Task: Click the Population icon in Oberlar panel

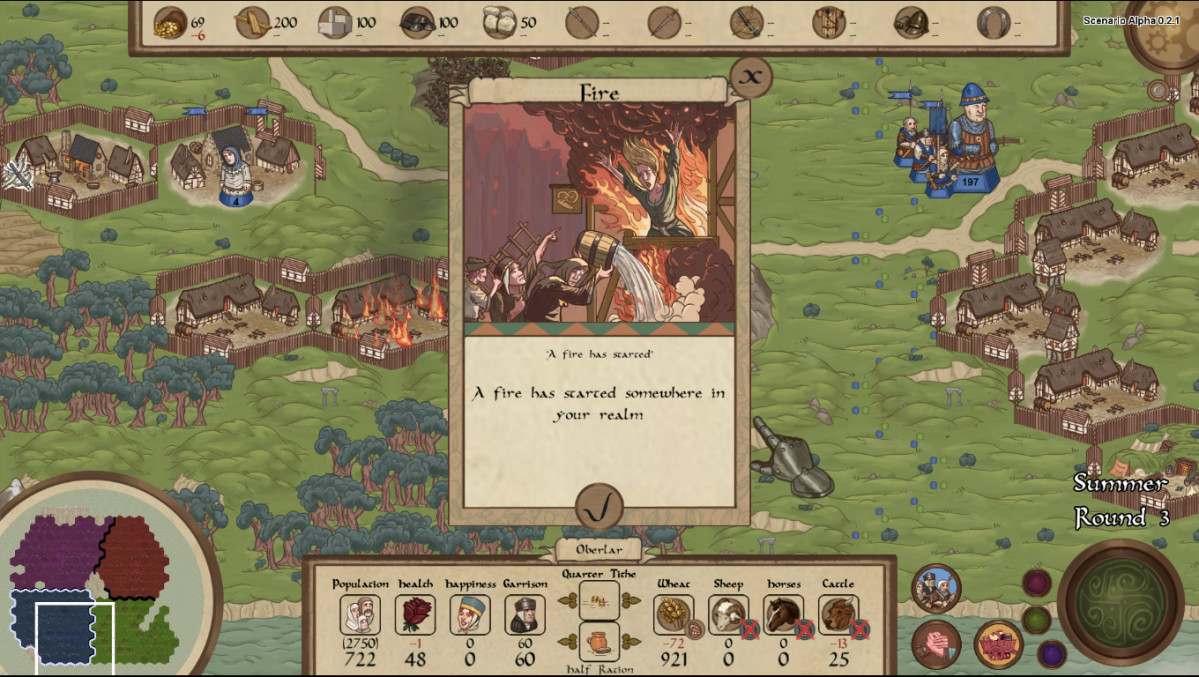Action: (x=360, y=615)
